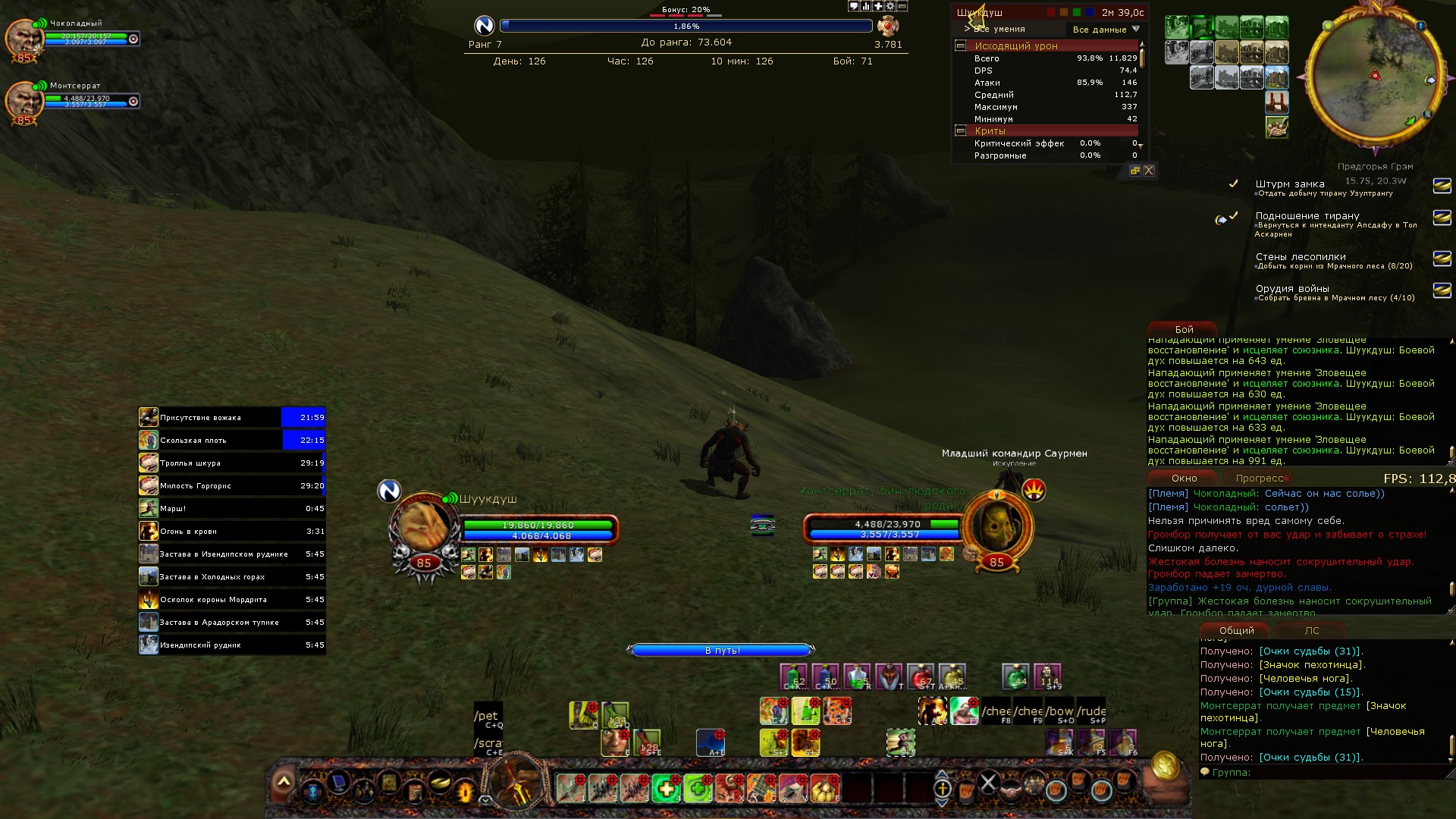This screenshot has height=819, width=1456.
Task: Switch to the Прогресс chat tab
Action: (1259, 479)
